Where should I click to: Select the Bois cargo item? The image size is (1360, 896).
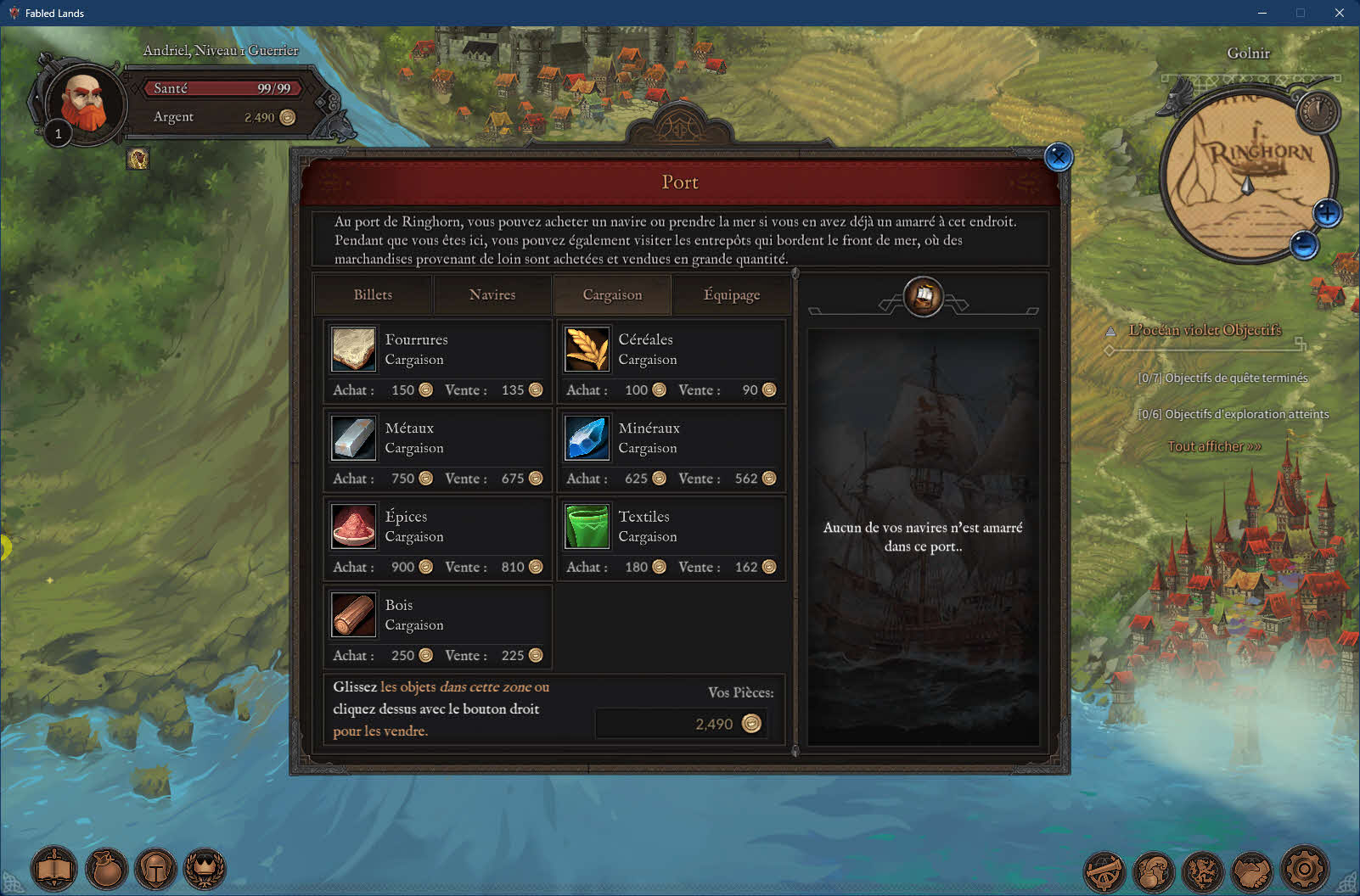(x=353, y=614)
